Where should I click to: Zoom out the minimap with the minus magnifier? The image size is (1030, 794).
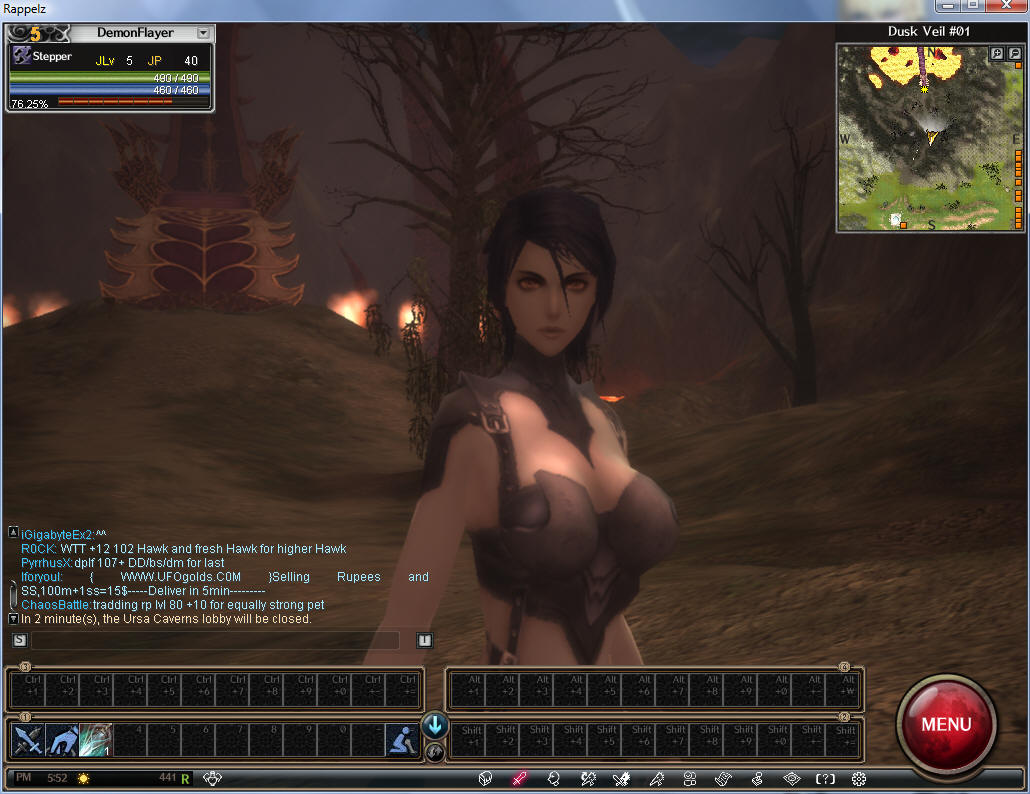pyautogui.click(x=1012, y=53)
